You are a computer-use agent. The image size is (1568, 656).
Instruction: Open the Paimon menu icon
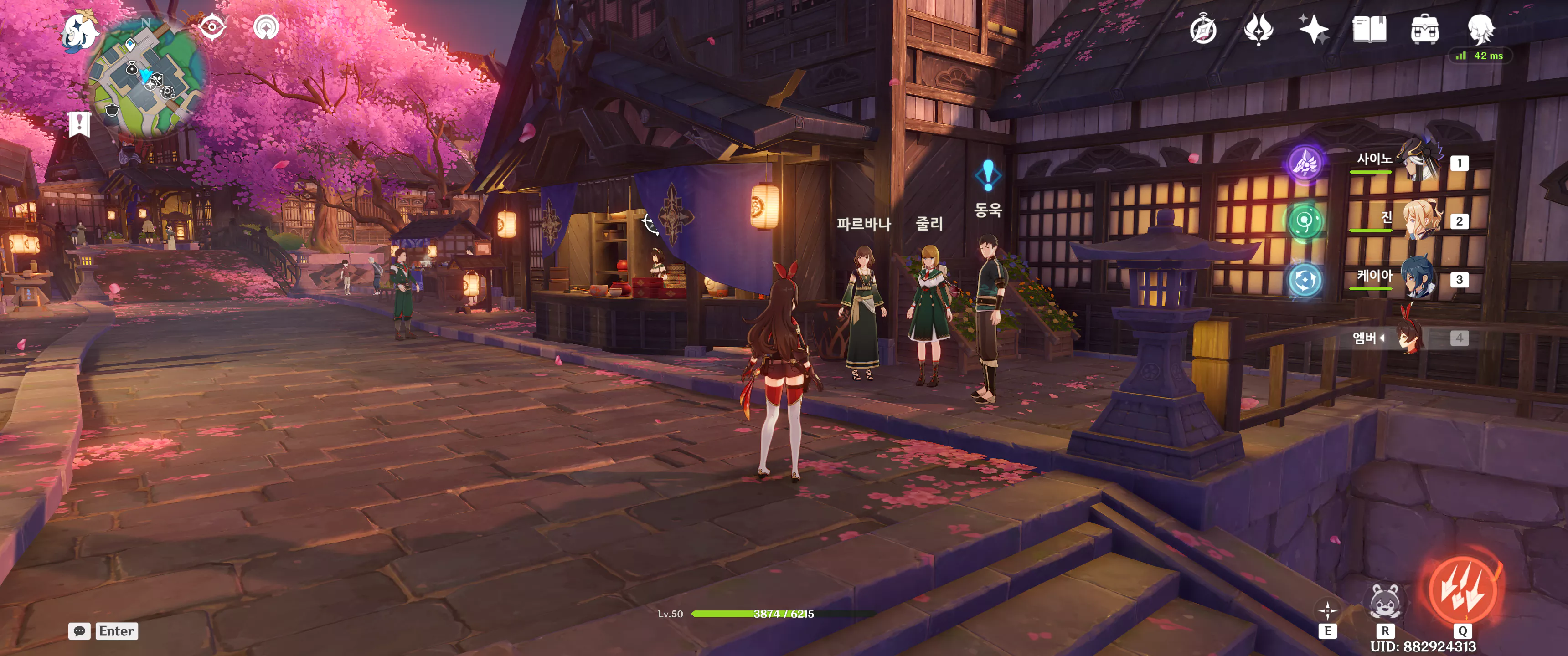(80, 31)
